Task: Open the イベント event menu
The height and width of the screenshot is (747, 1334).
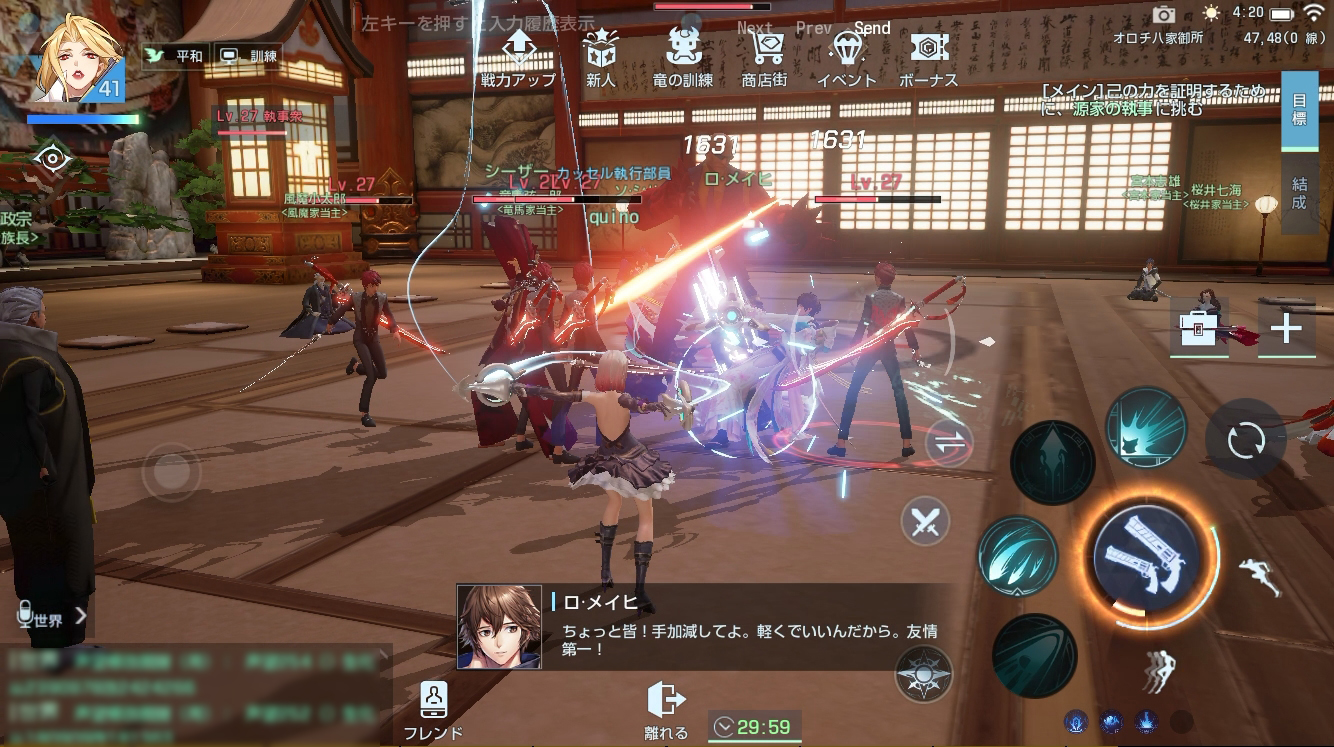Action: [847, 58]
